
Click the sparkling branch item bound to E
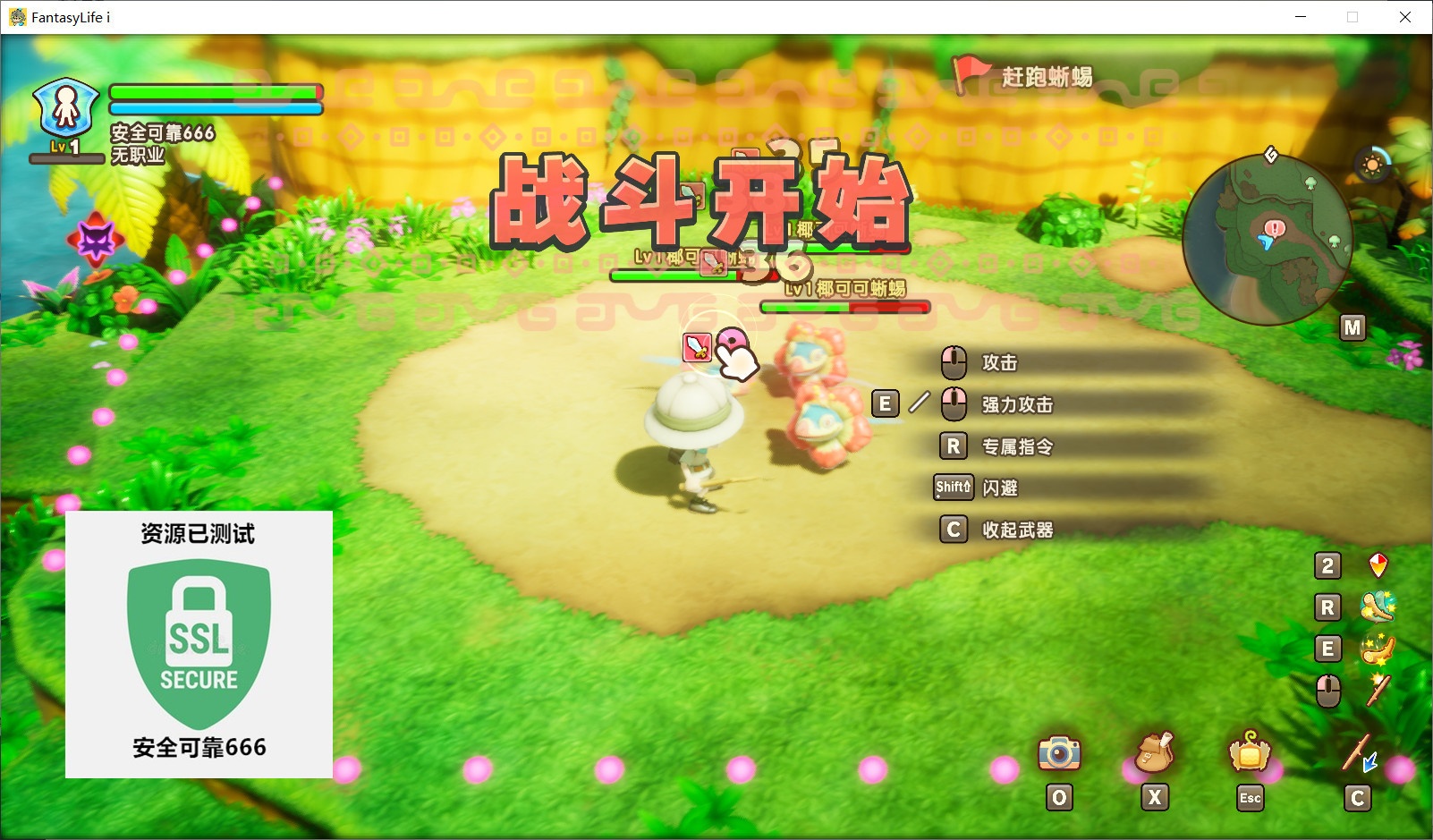coord(1378,648)
